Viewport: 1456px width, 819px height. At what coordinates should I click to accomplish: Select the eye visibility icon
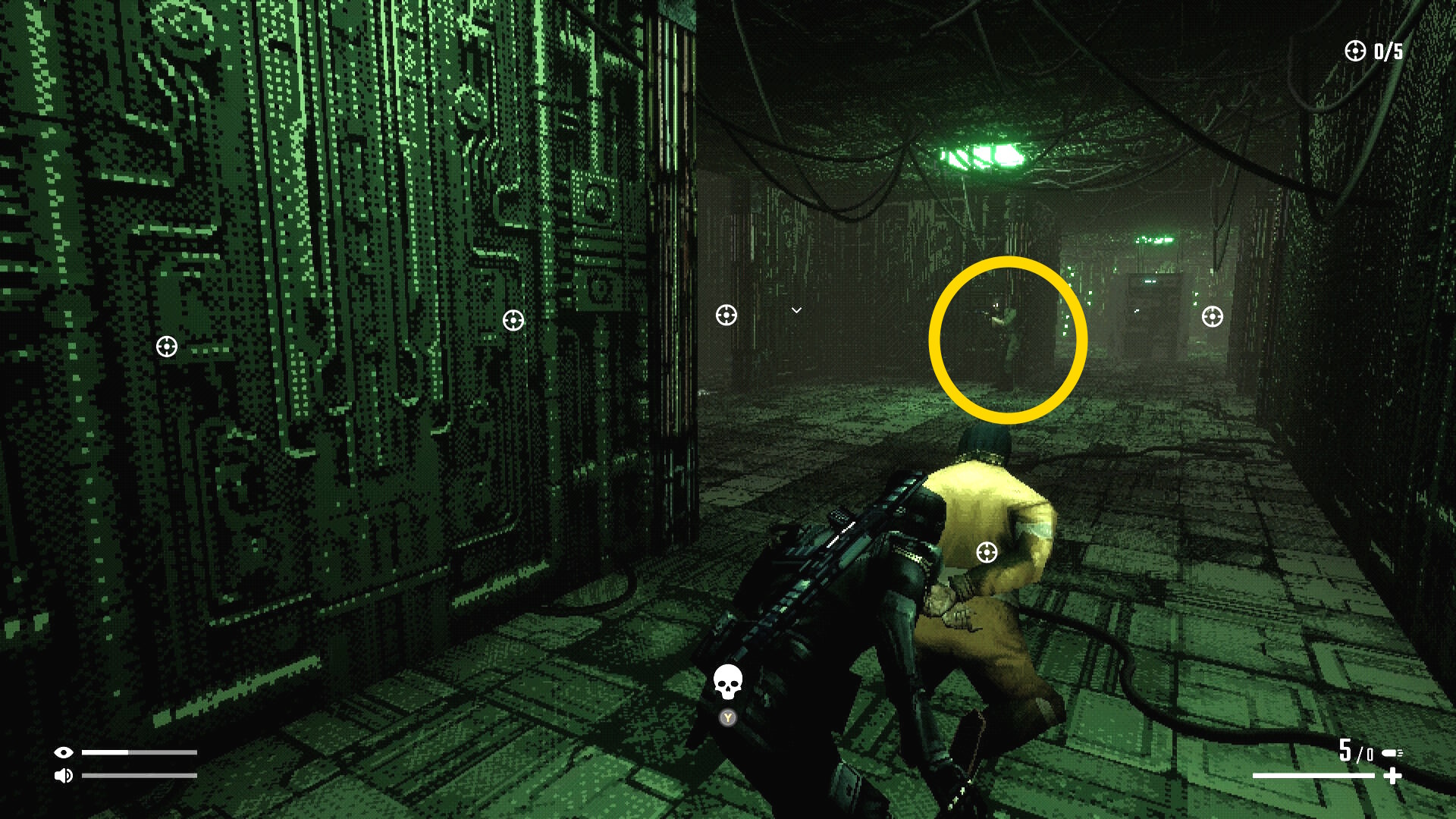point(64,752)
